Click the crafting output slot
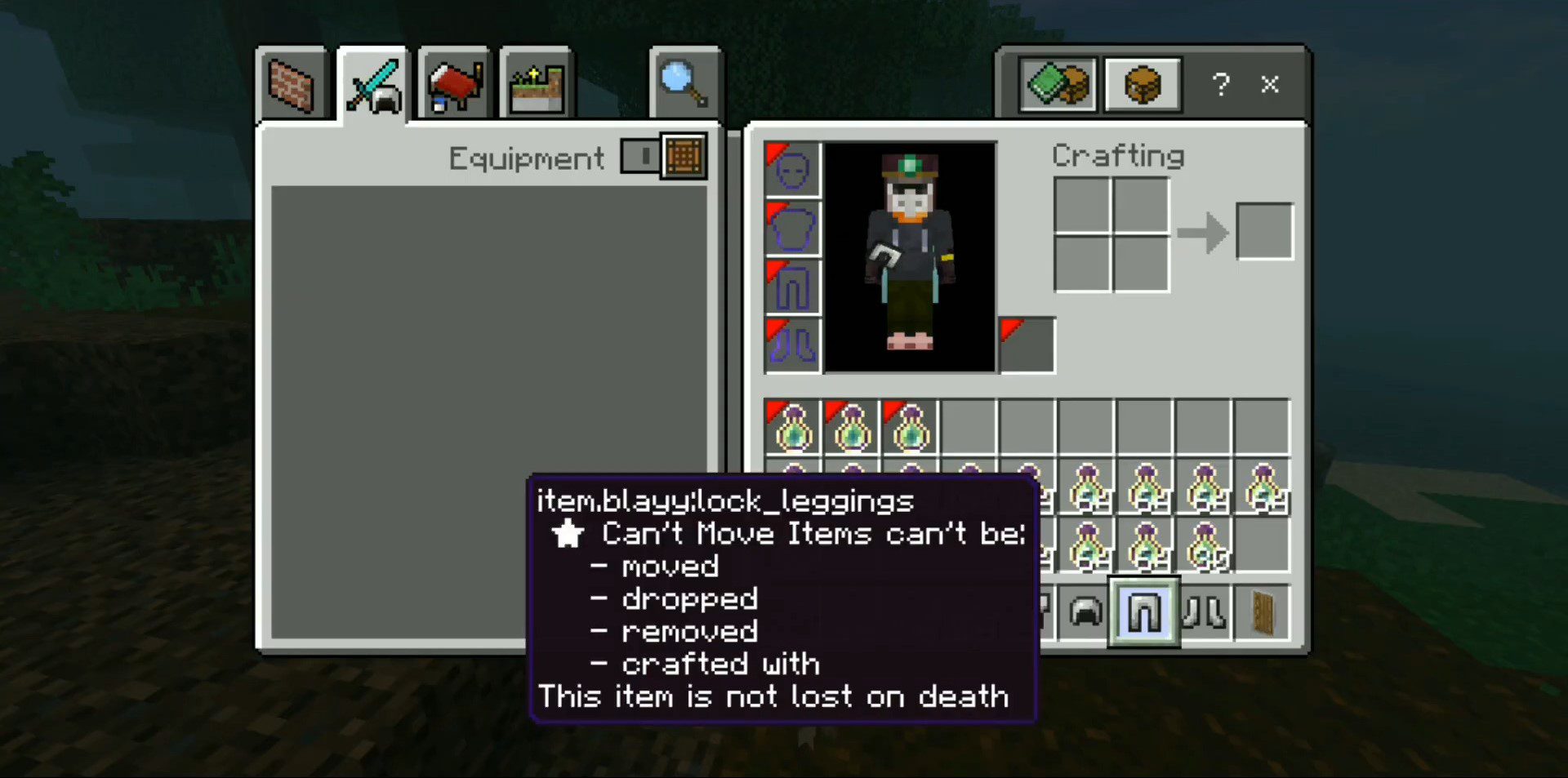Screen dimensions: 1568x778 tap(1265, 231)
